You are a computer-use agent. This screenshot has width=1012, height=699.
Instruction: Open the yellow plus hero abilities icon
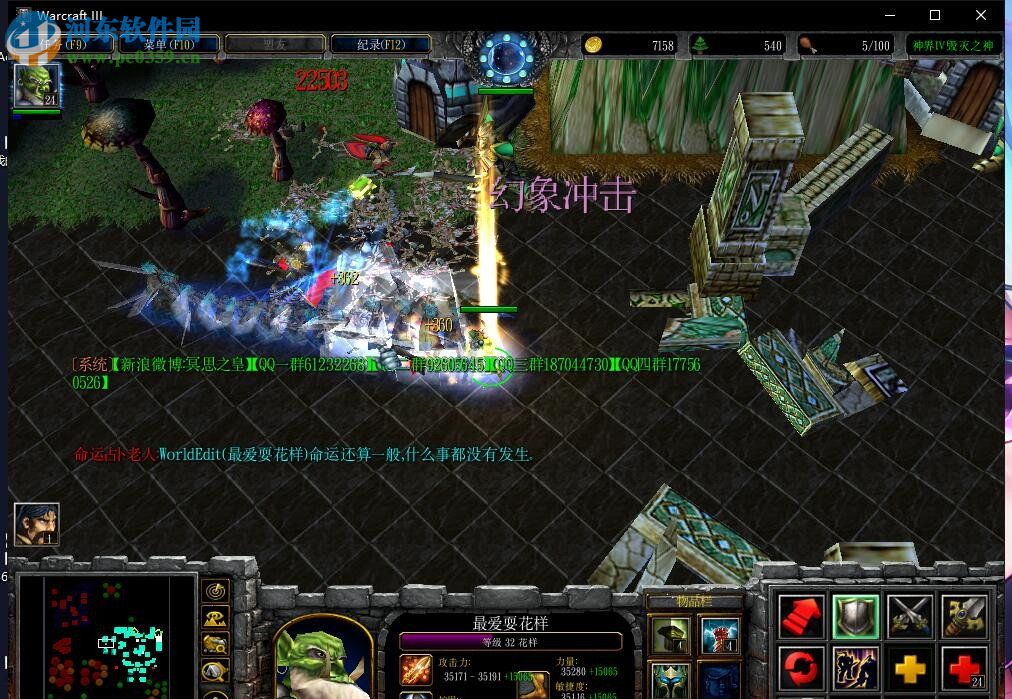pos(910,668)
